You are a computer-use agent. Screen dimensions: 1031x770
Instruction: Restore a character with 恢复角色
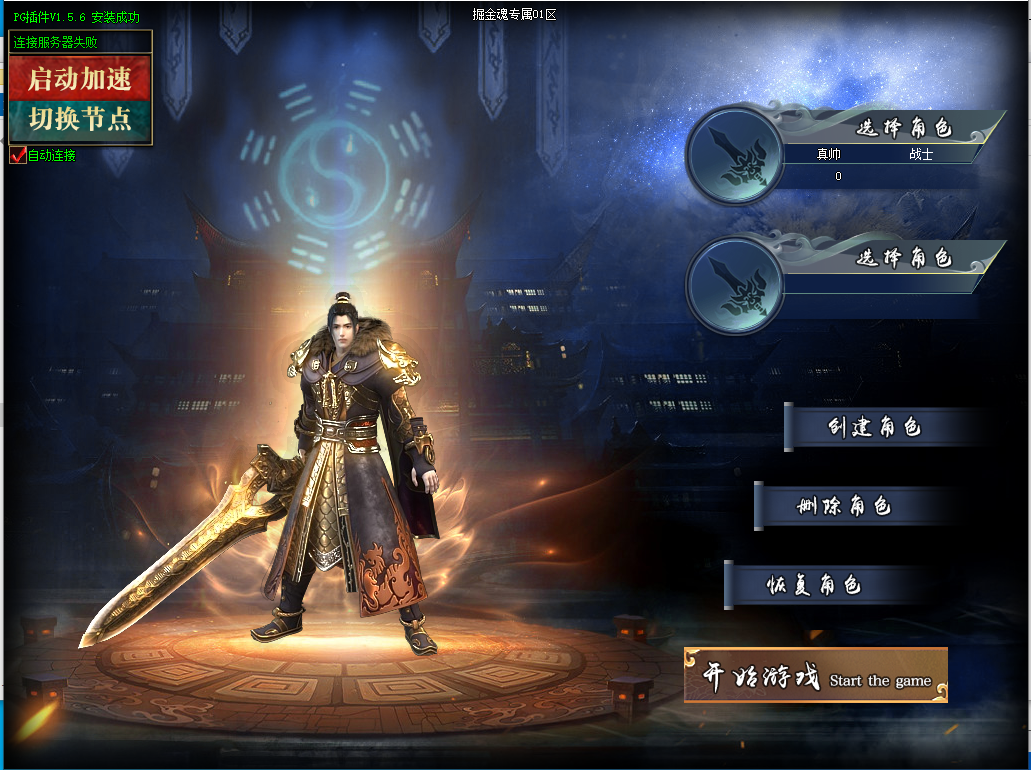[x=815, y=585]
